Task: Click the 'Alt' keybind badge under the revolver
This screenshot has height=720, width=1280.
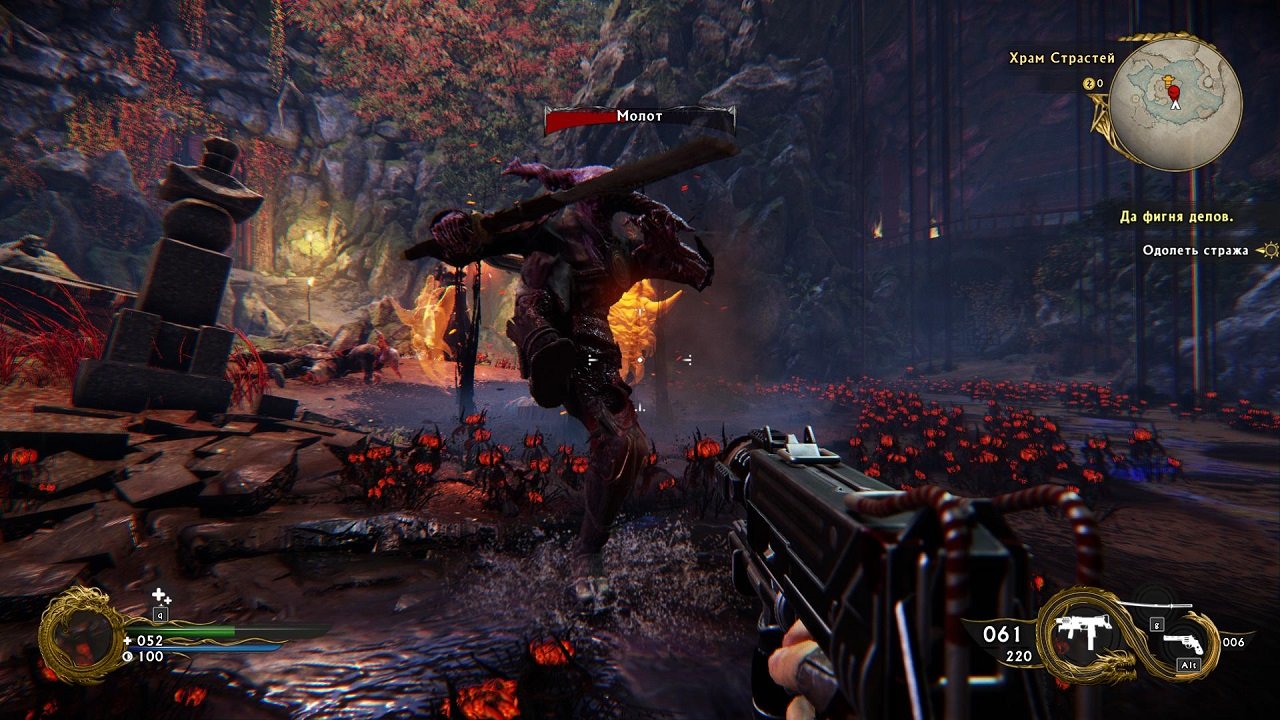Action: click(1188, 664)
